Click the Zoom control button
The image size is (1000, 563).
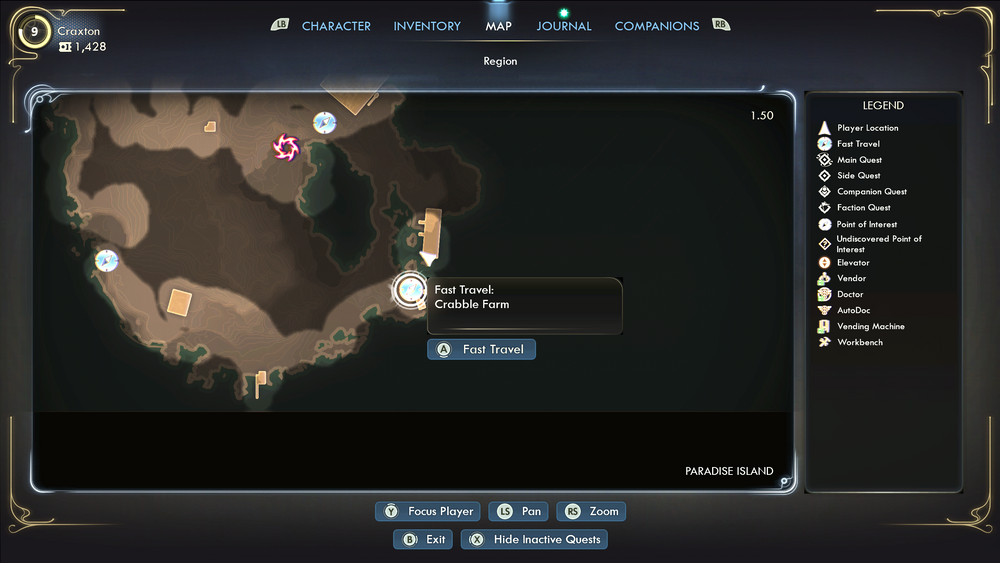click(x=591, y=511)
